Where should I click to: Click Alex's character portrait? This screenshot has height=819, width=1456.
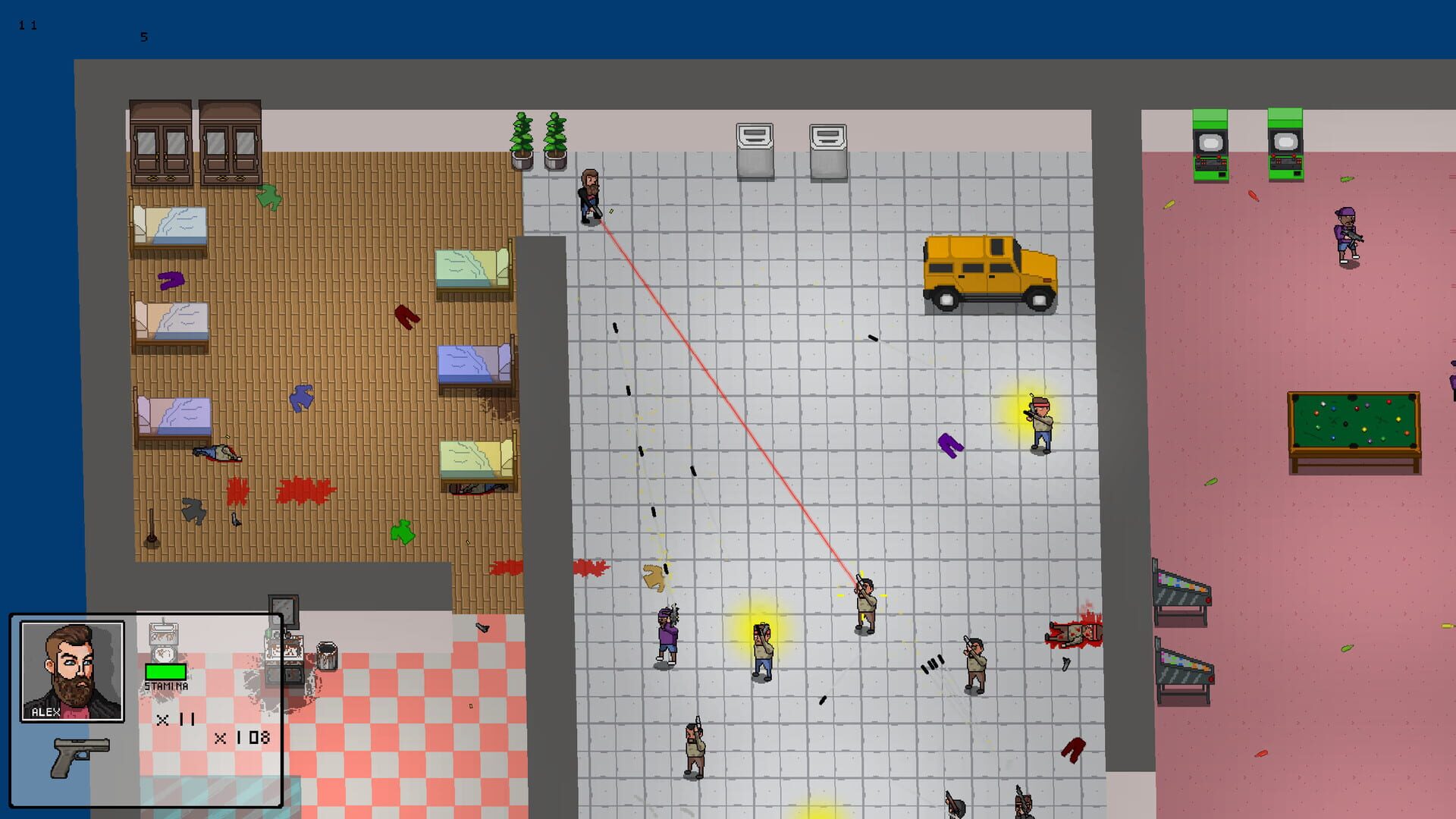[74, 672]
